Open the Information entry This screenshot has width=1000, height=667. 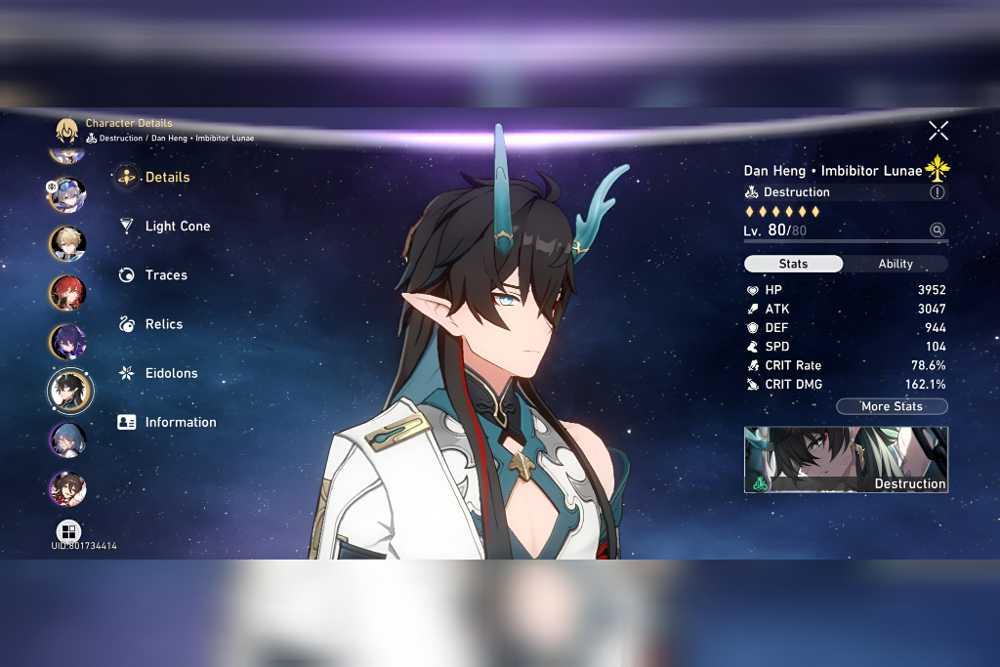coord(179,422)
